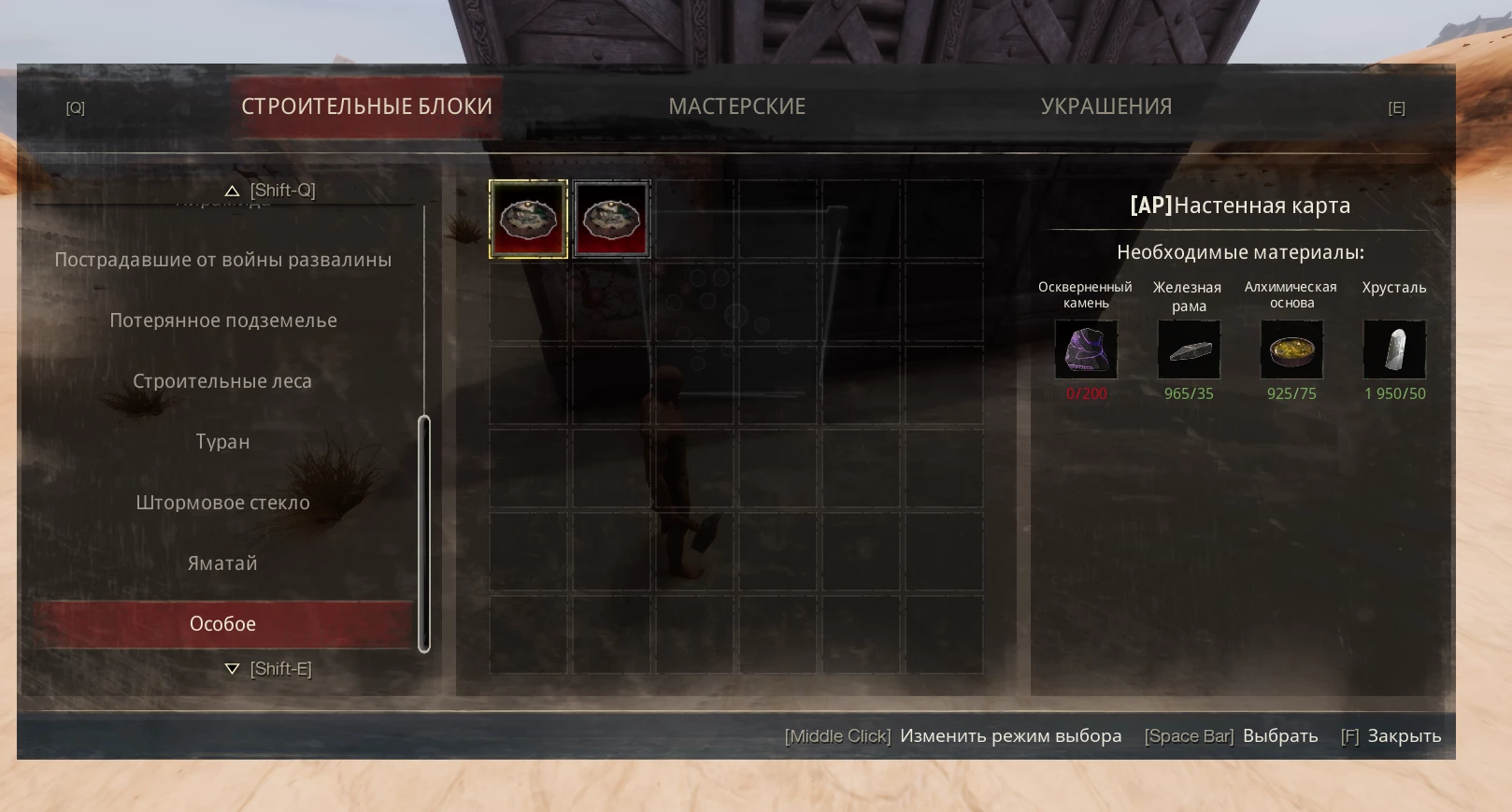This screenshot has width=1512, height=812.
Task: Select the Особое category
Action: 222,624
